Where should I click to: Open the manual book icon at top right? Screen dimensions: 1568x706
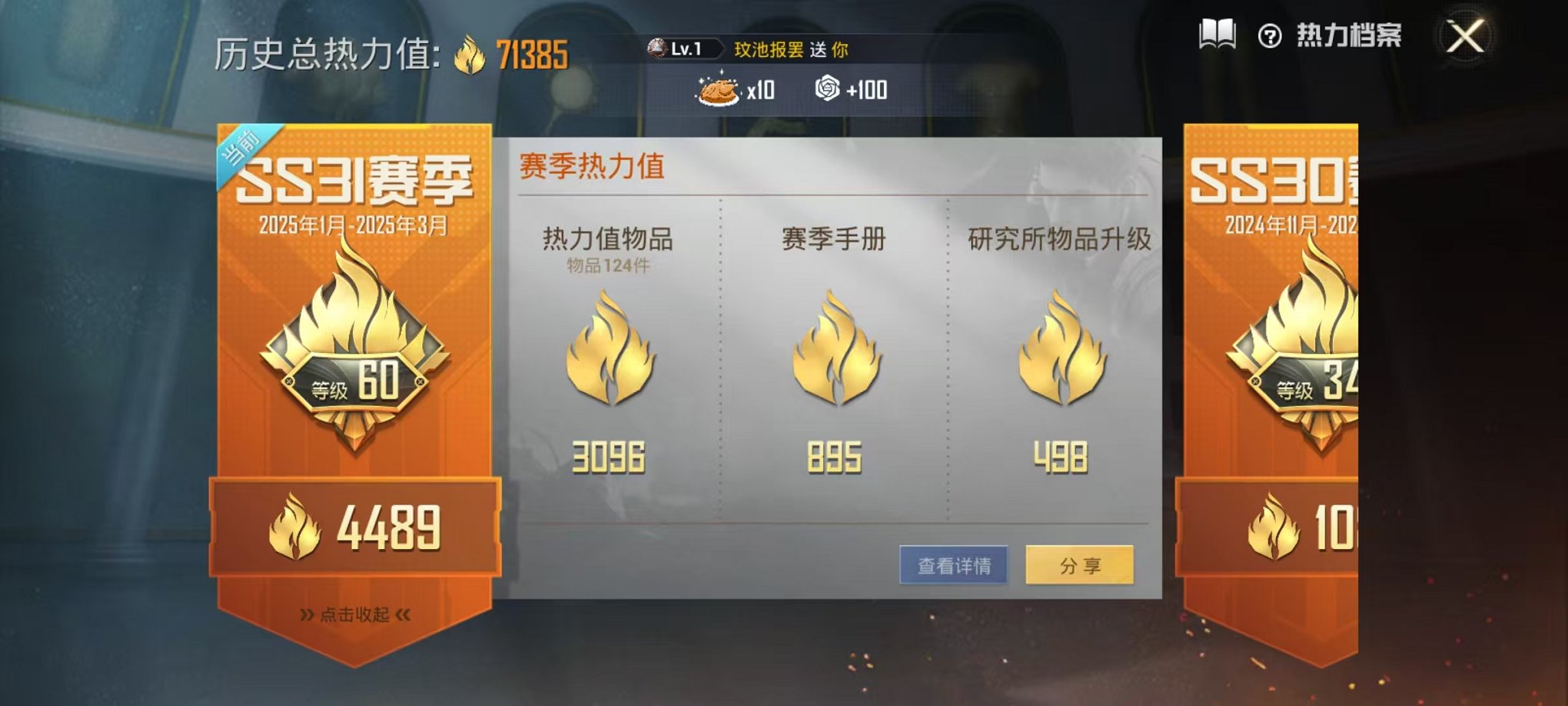click(x=1218, y=32)
